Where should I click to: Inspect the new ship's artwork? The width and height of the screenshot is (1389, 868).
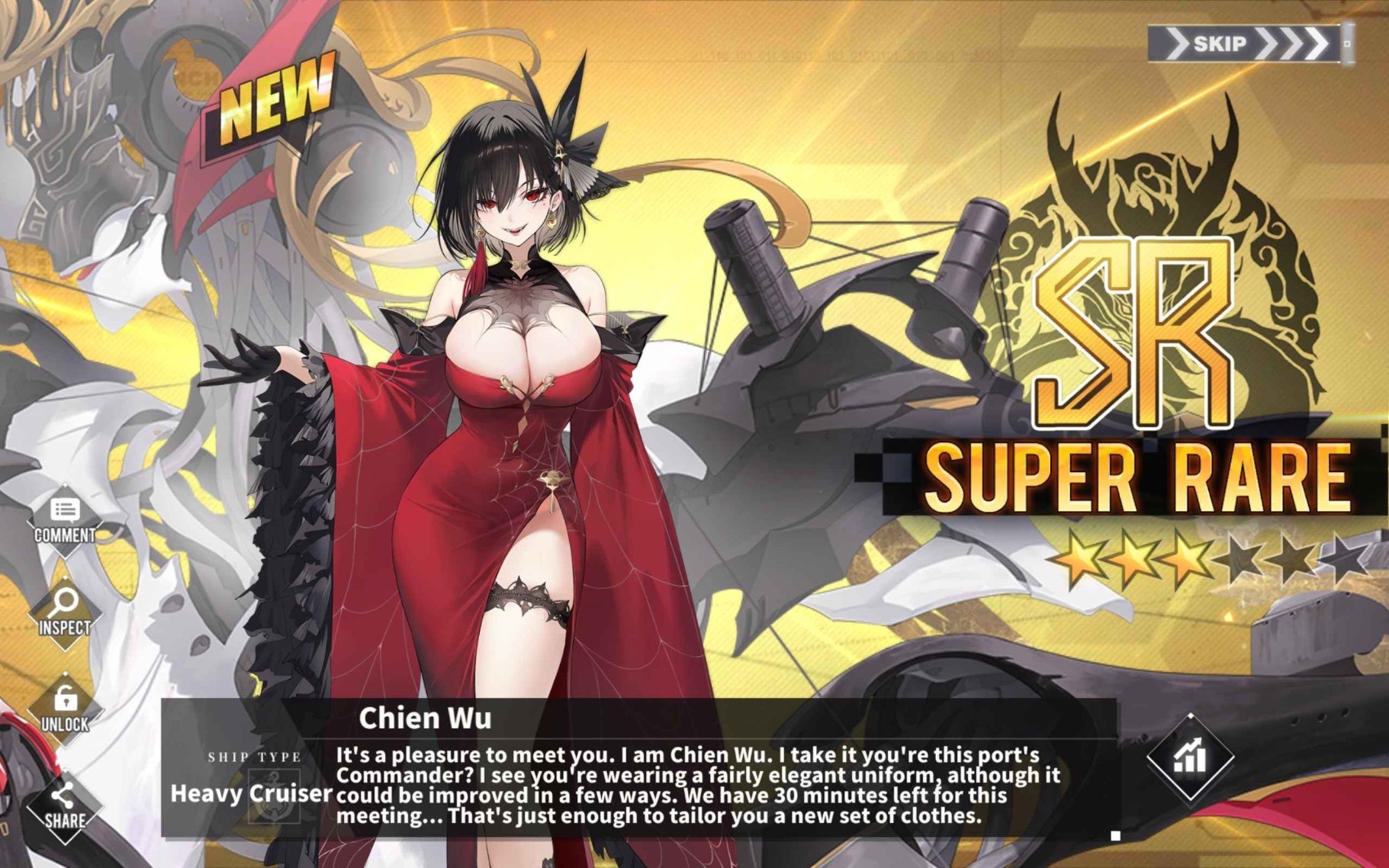point(65,613)
